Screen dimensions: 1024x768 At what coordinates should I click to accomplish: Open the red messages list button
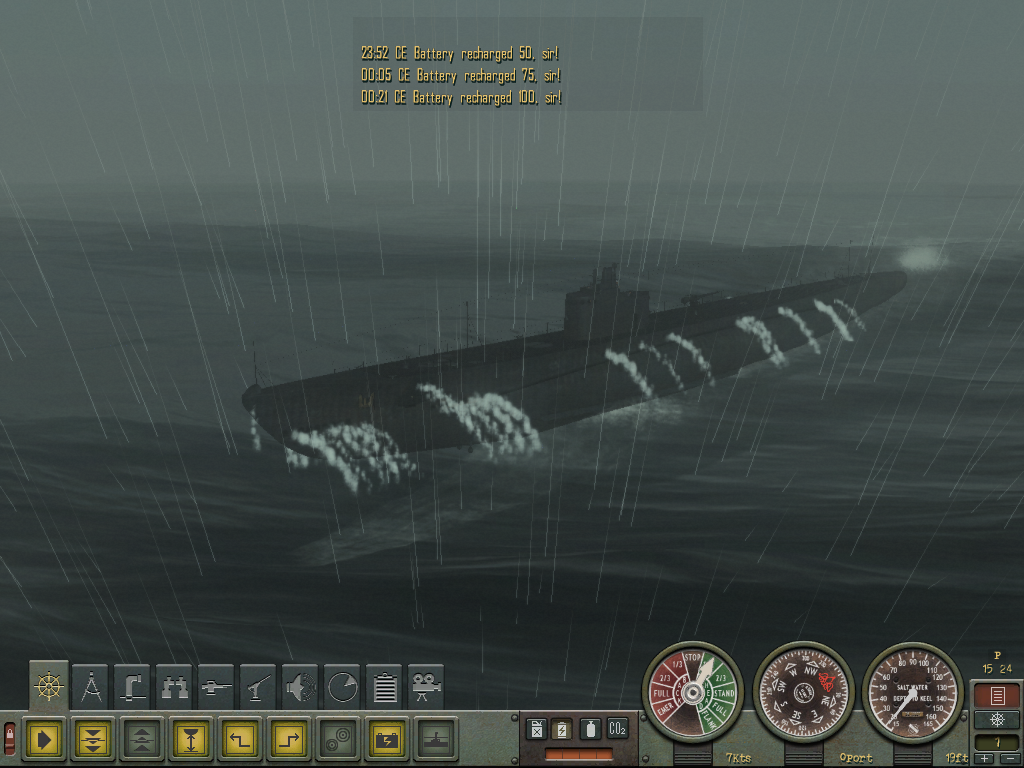(x=997, y=695)
